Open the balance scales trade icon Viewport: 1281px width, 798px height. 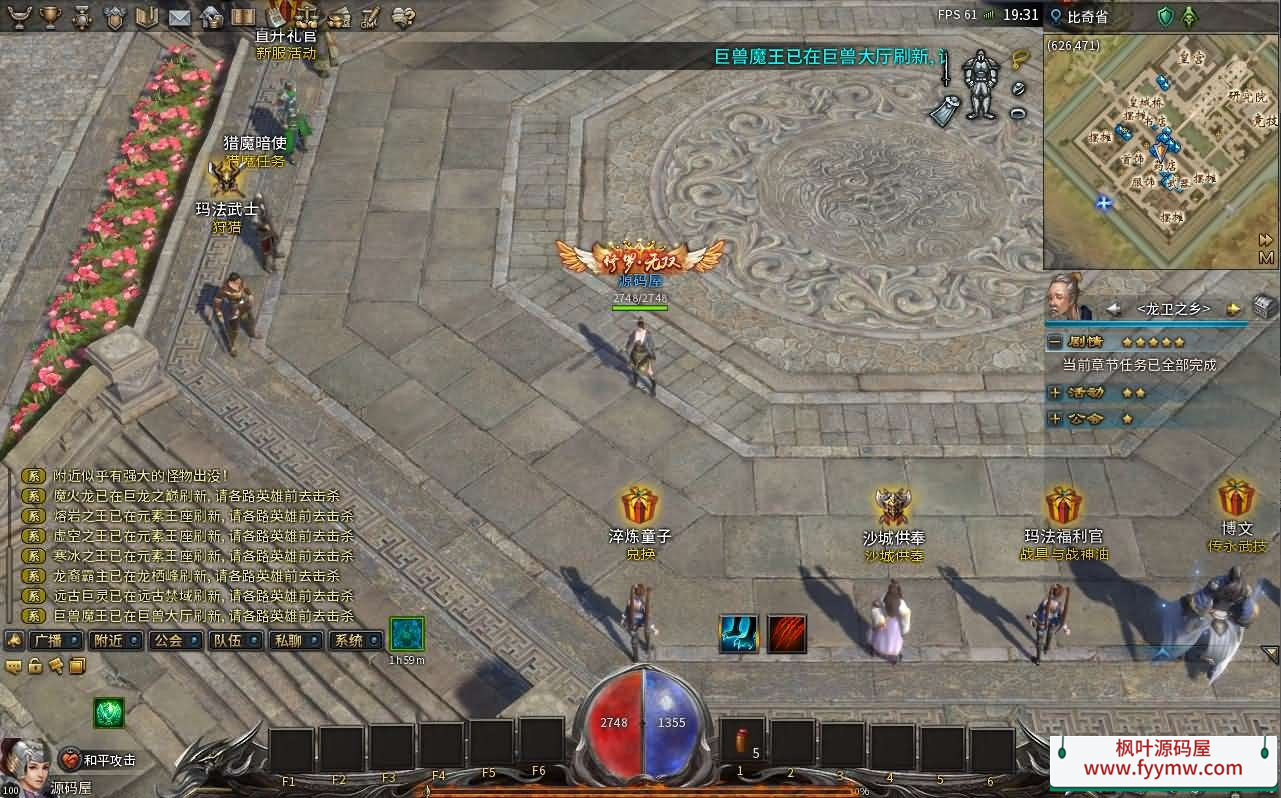308,17
